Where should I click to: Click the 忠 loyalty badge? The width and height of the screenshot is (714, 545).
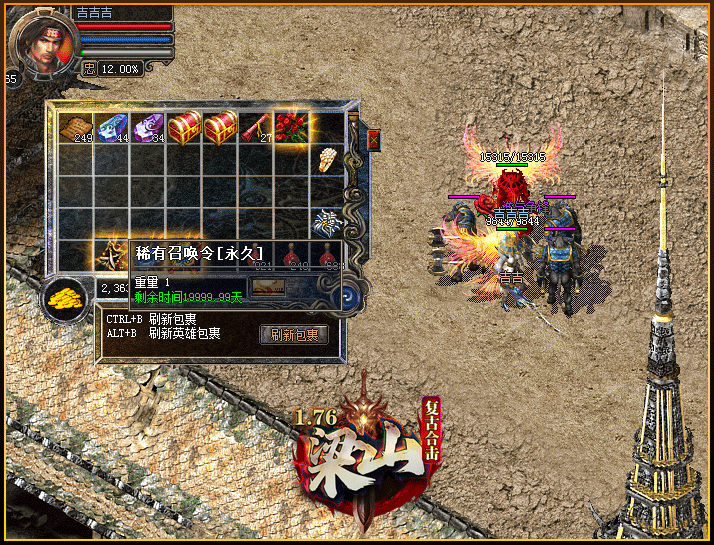(89, 69)
